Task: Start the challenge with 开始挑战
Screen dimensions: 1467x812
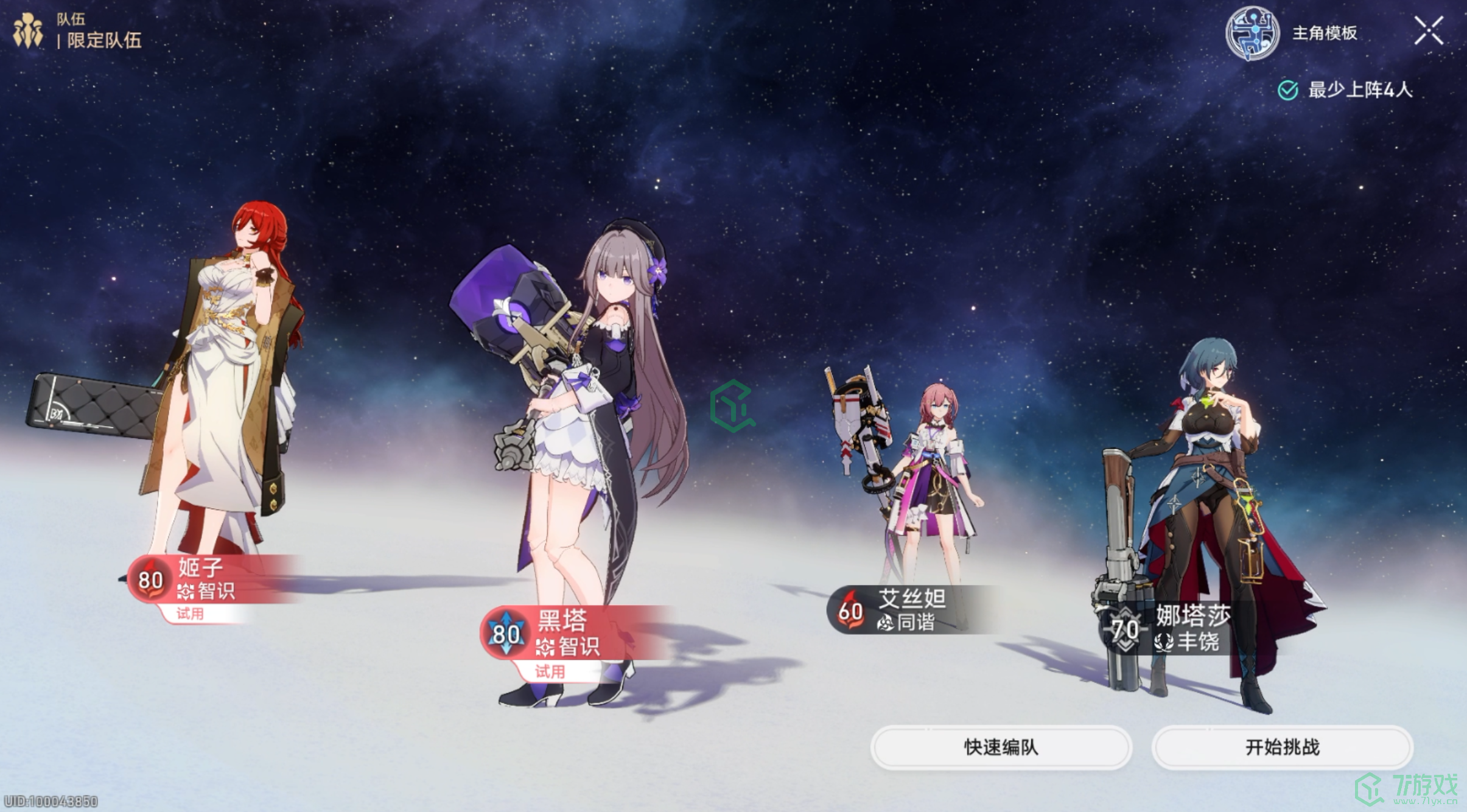Action: click(x=1282, y=747)
